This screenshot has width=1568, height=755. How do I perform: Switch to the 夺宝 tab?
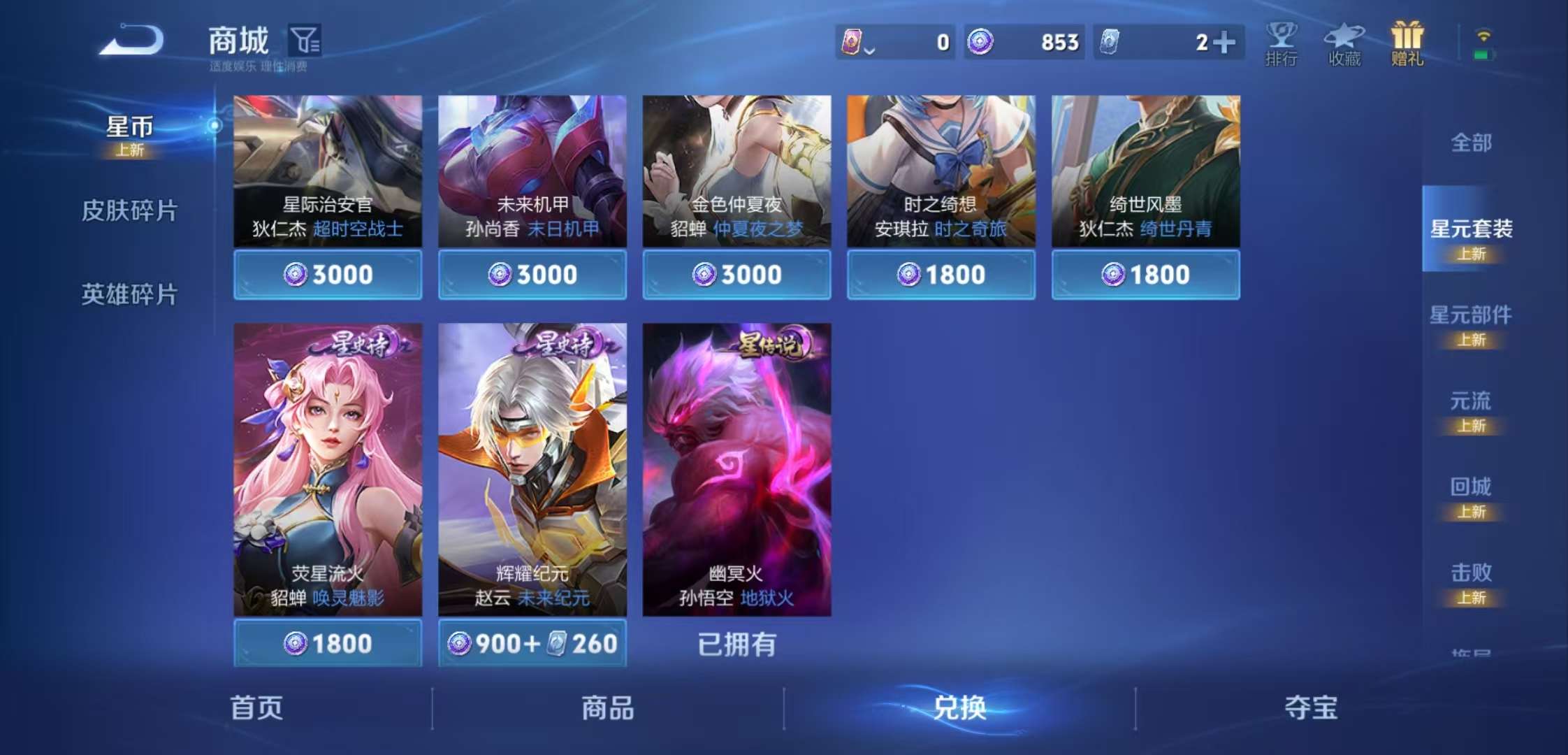click(x=1312, y=708)
